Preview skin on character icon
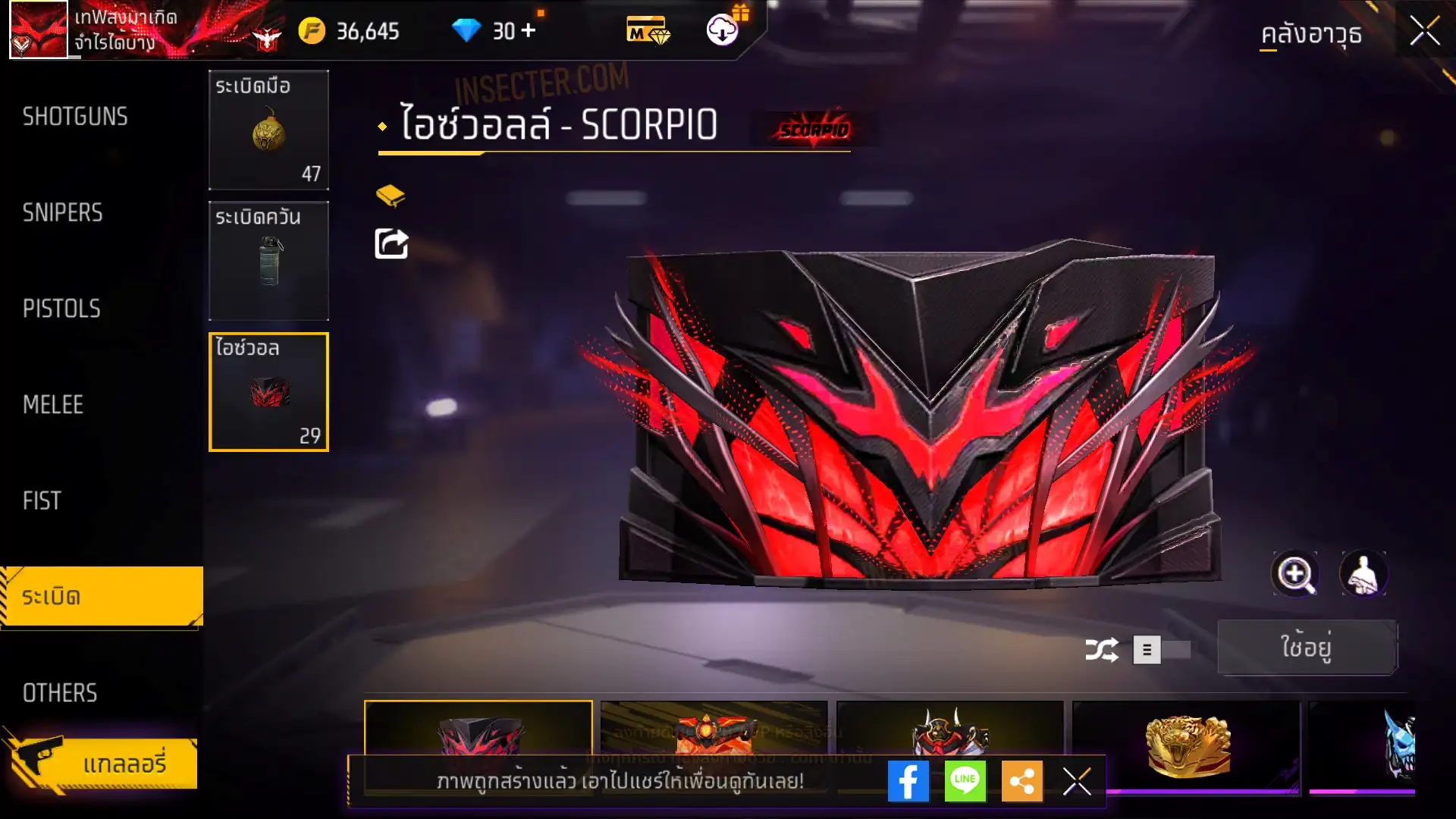 [x=1363, y=574]
